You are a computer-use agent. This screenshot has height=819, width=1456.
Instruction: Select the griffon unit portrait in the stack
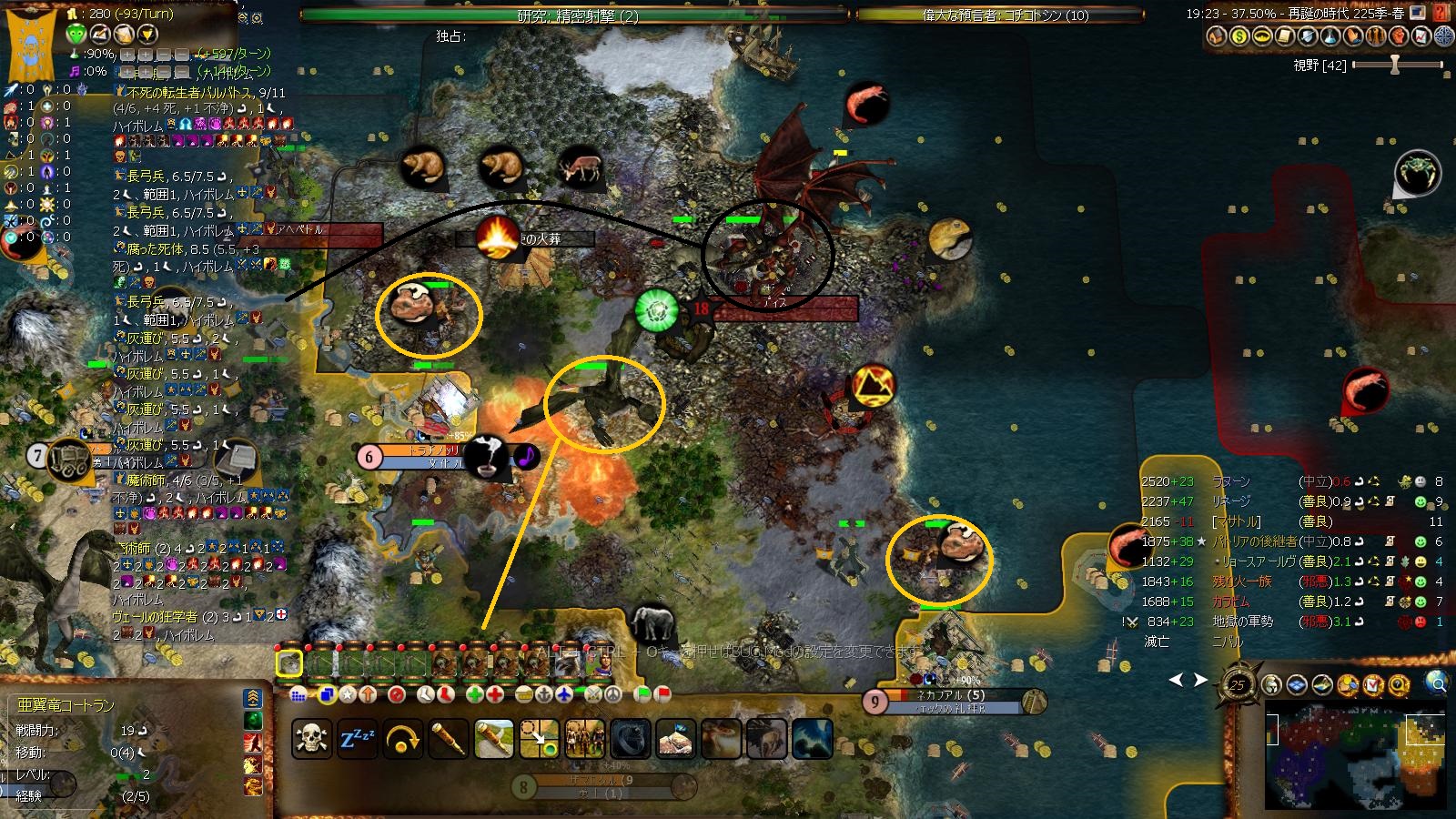568,663
